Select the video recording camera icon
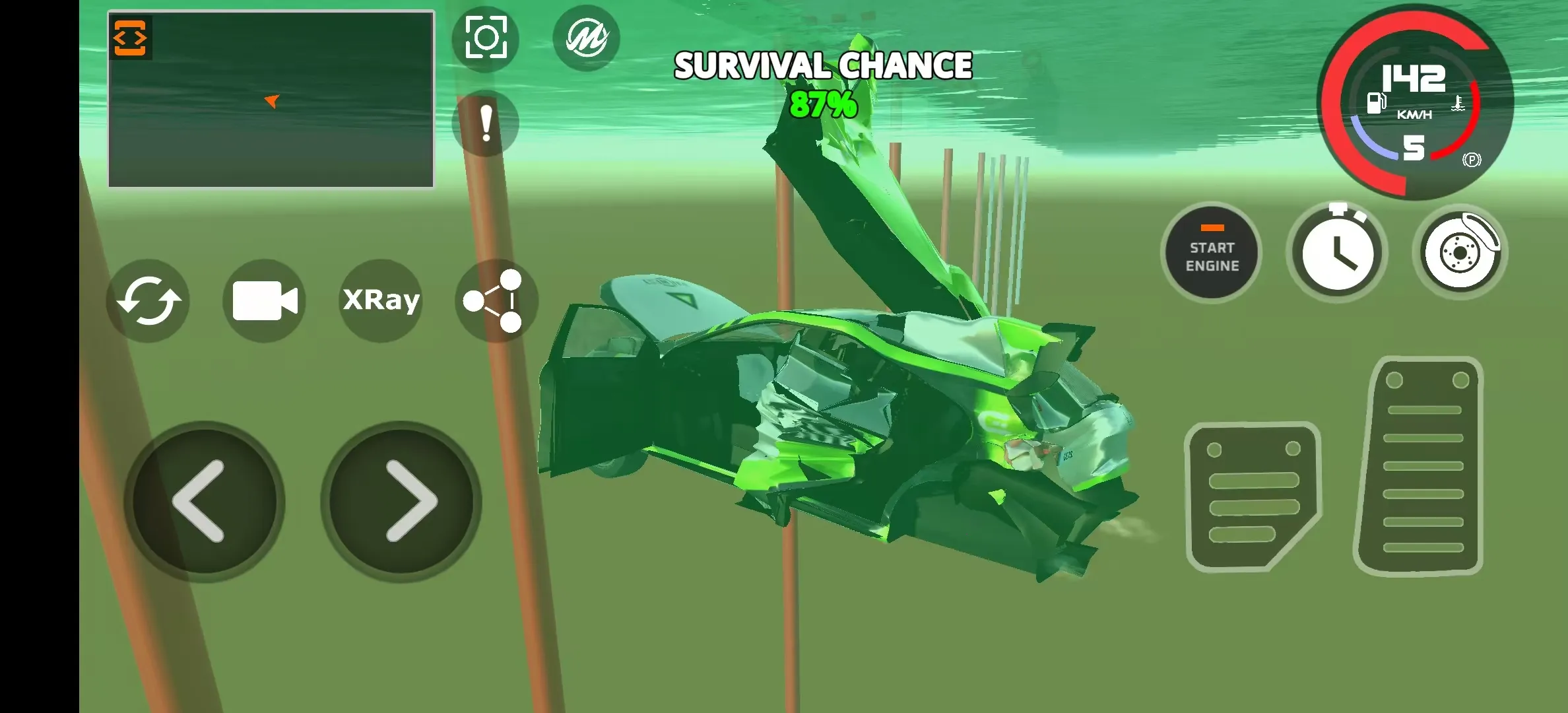This screenshot has width=1568, height=713. pos(265,301)
